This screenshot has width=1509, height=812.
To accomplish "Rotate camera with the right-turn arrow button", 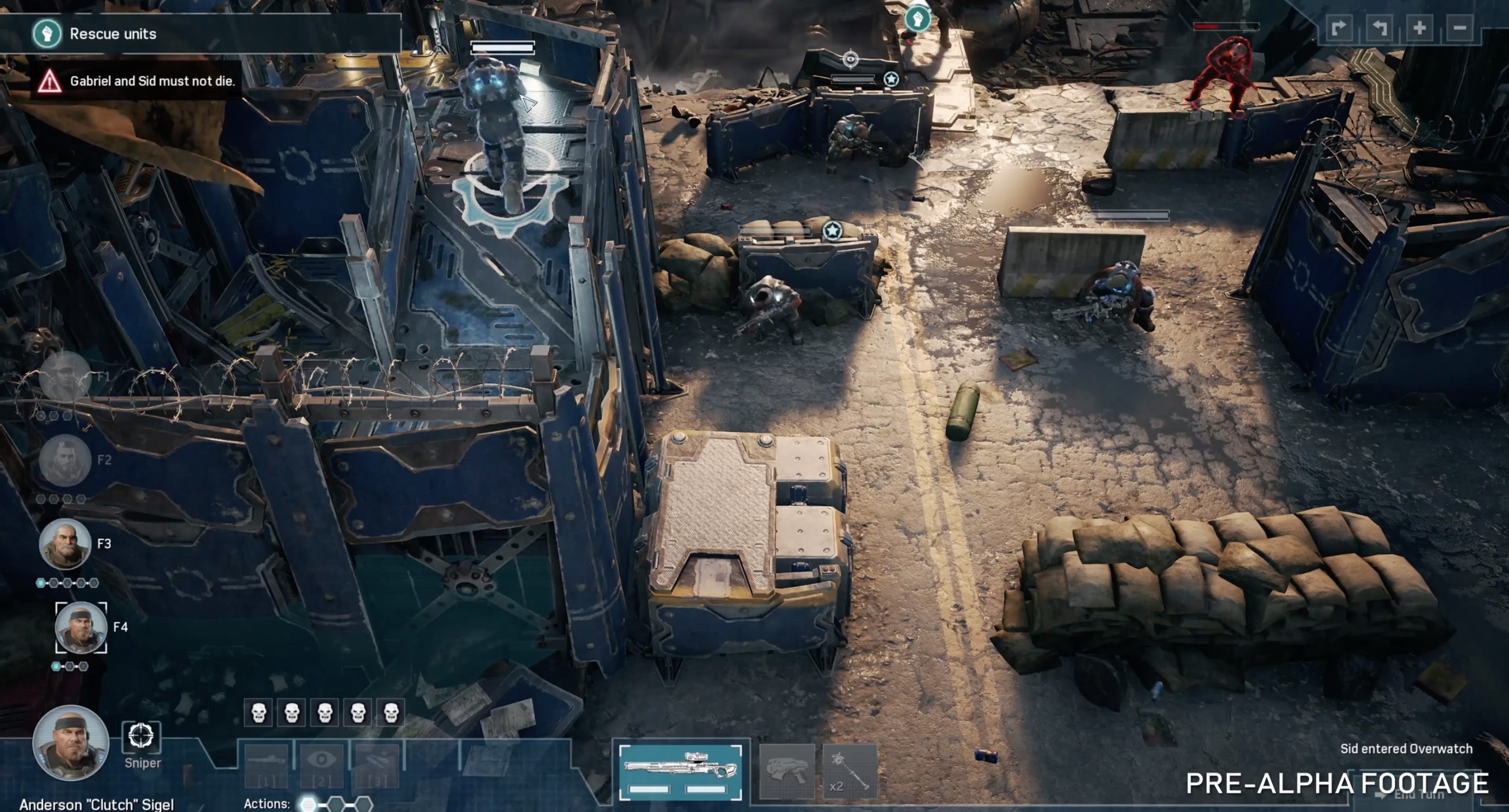I will point(1339,28).
